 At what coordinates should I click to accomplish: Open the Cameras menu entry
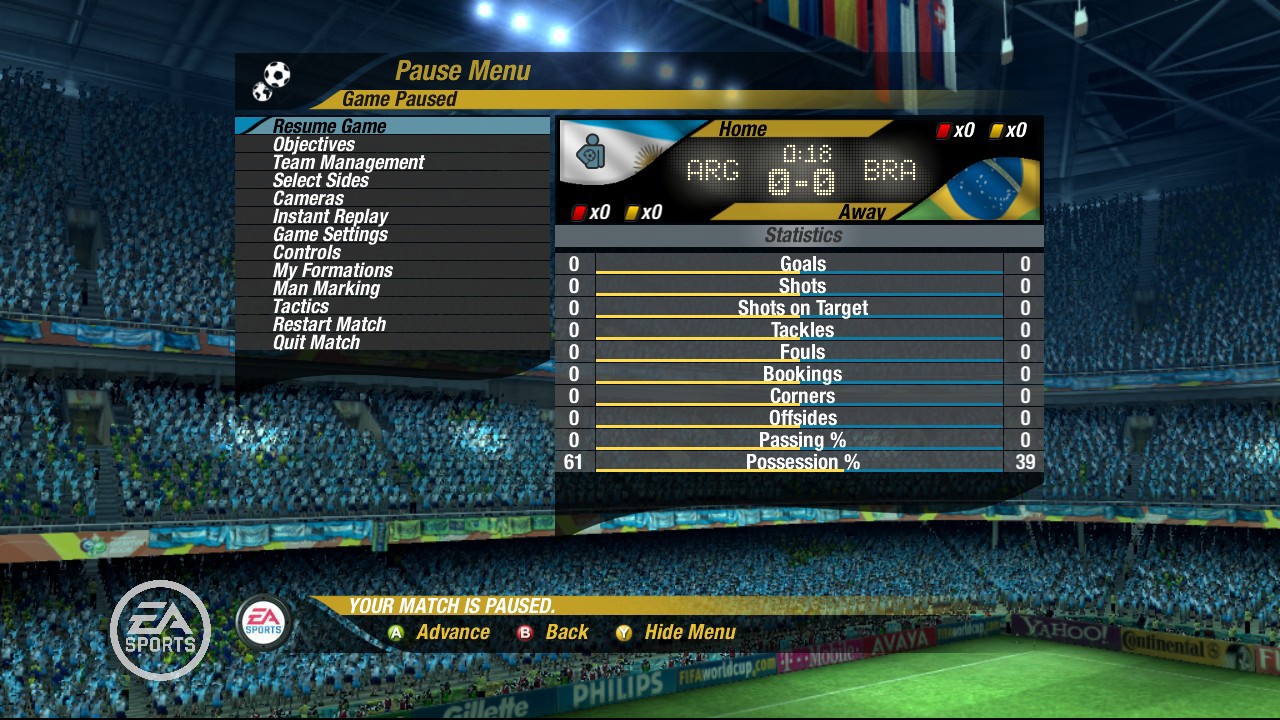[x=308, y=198]
